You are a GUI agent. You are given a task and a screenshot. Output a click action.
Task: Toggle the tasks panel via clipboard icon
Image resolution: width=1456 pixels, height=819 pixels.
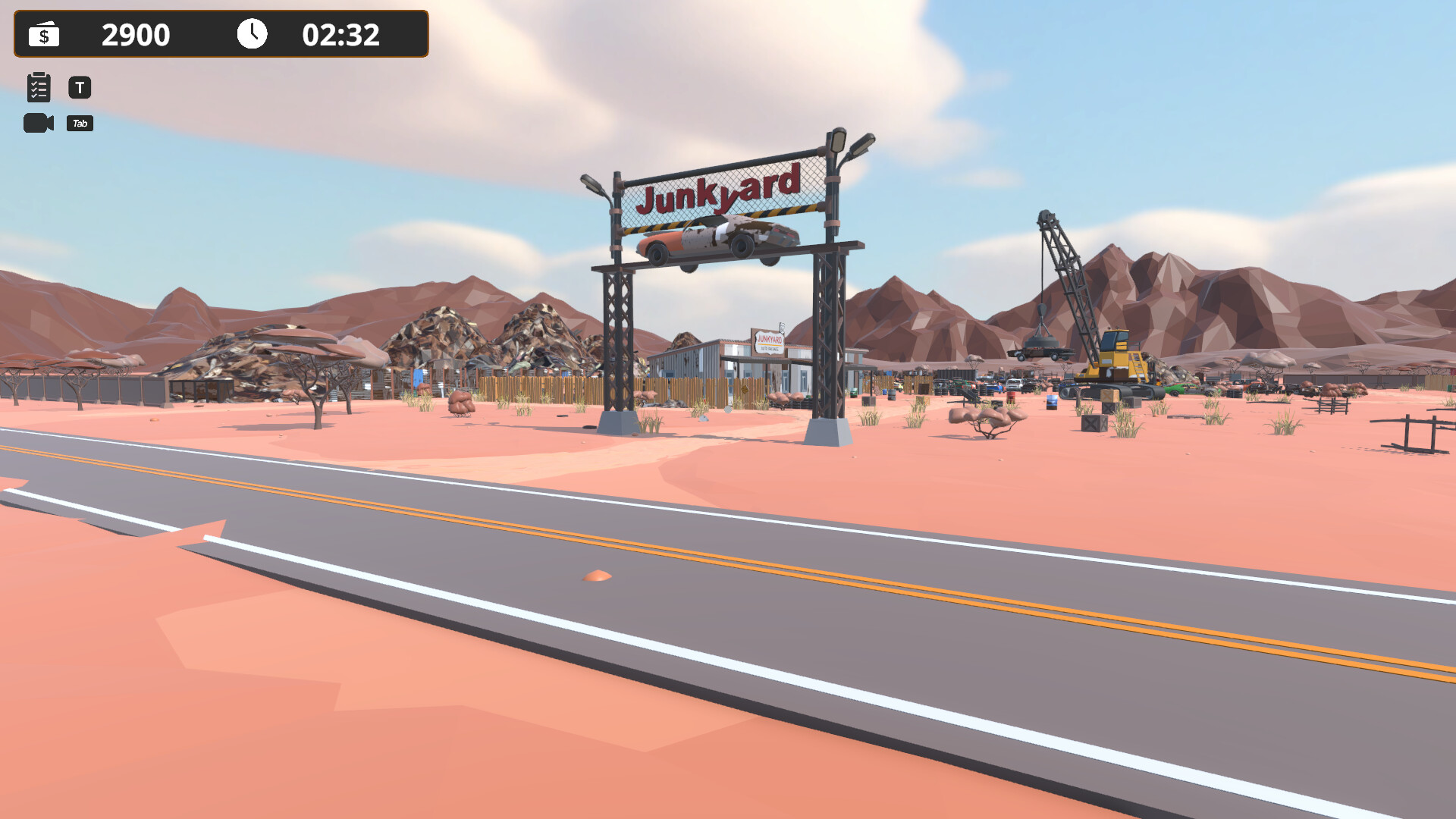(38, 87)
